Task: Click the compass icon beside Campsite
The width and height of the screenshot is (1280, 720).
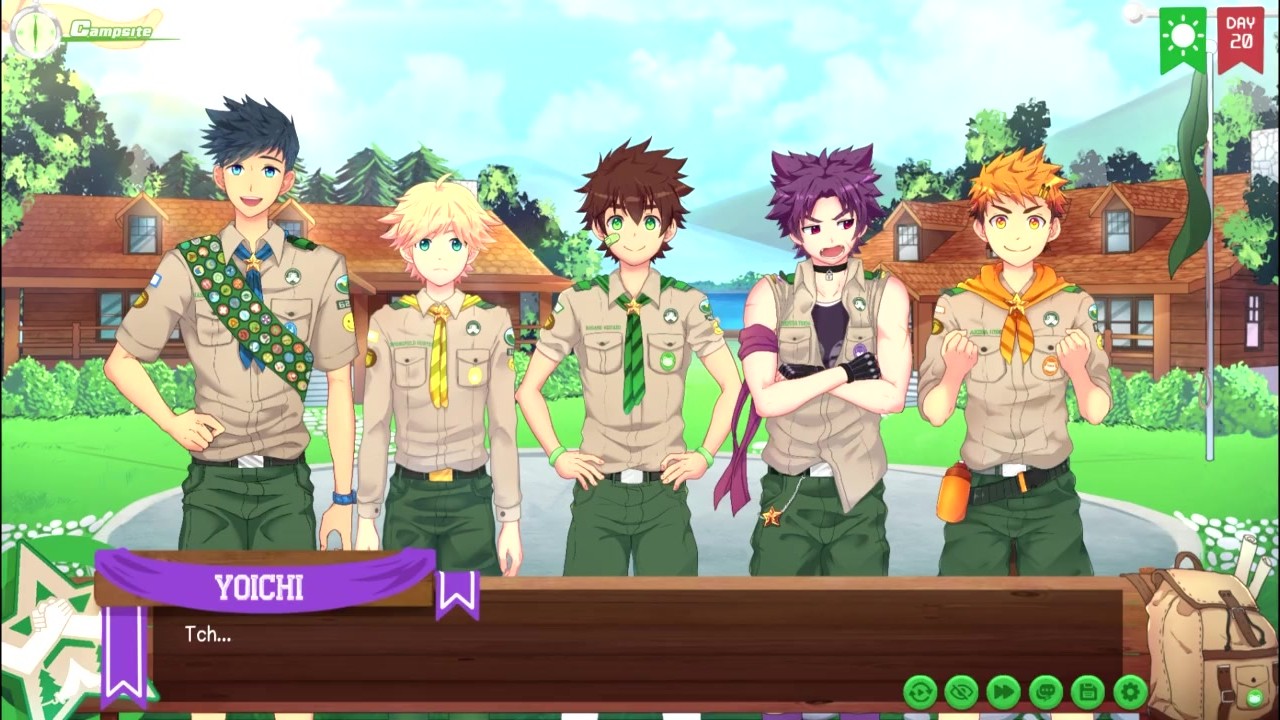Action: tap(30, 29)
